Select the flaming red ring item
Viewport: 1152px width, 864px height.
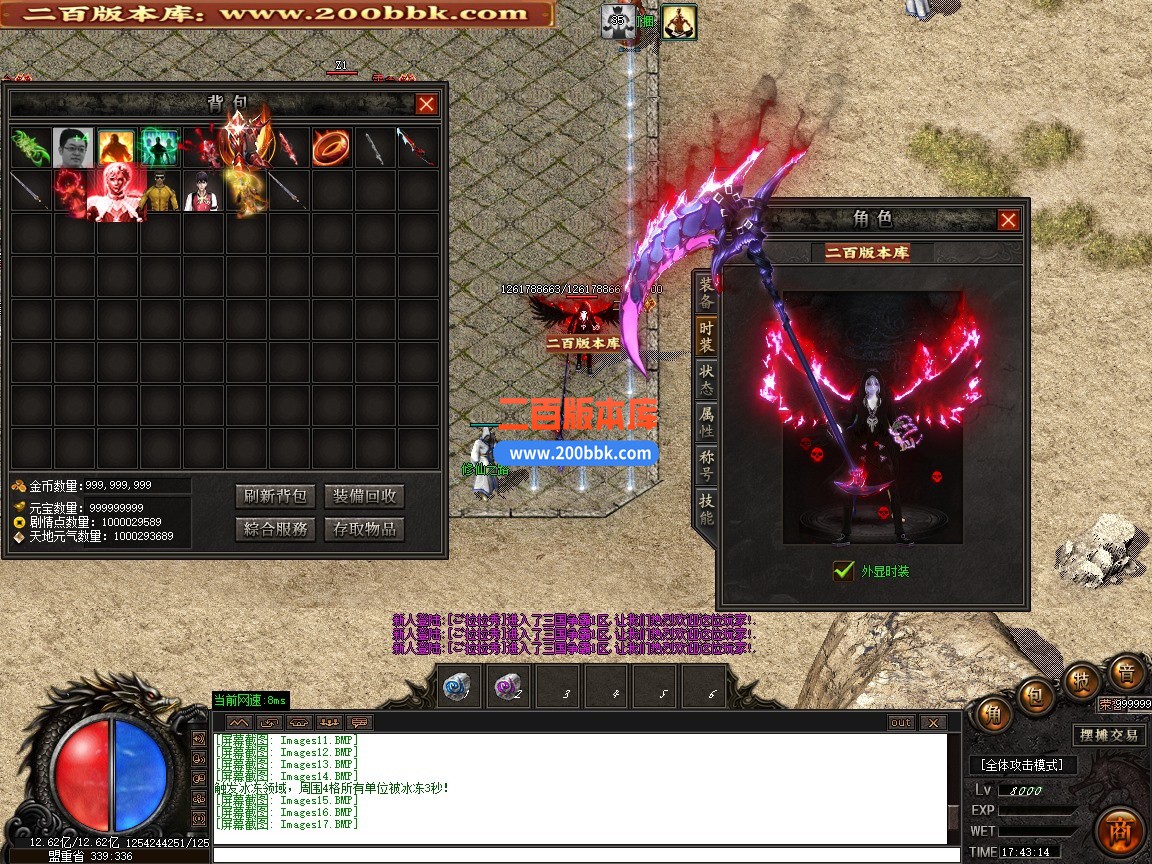tap(330, 148)
